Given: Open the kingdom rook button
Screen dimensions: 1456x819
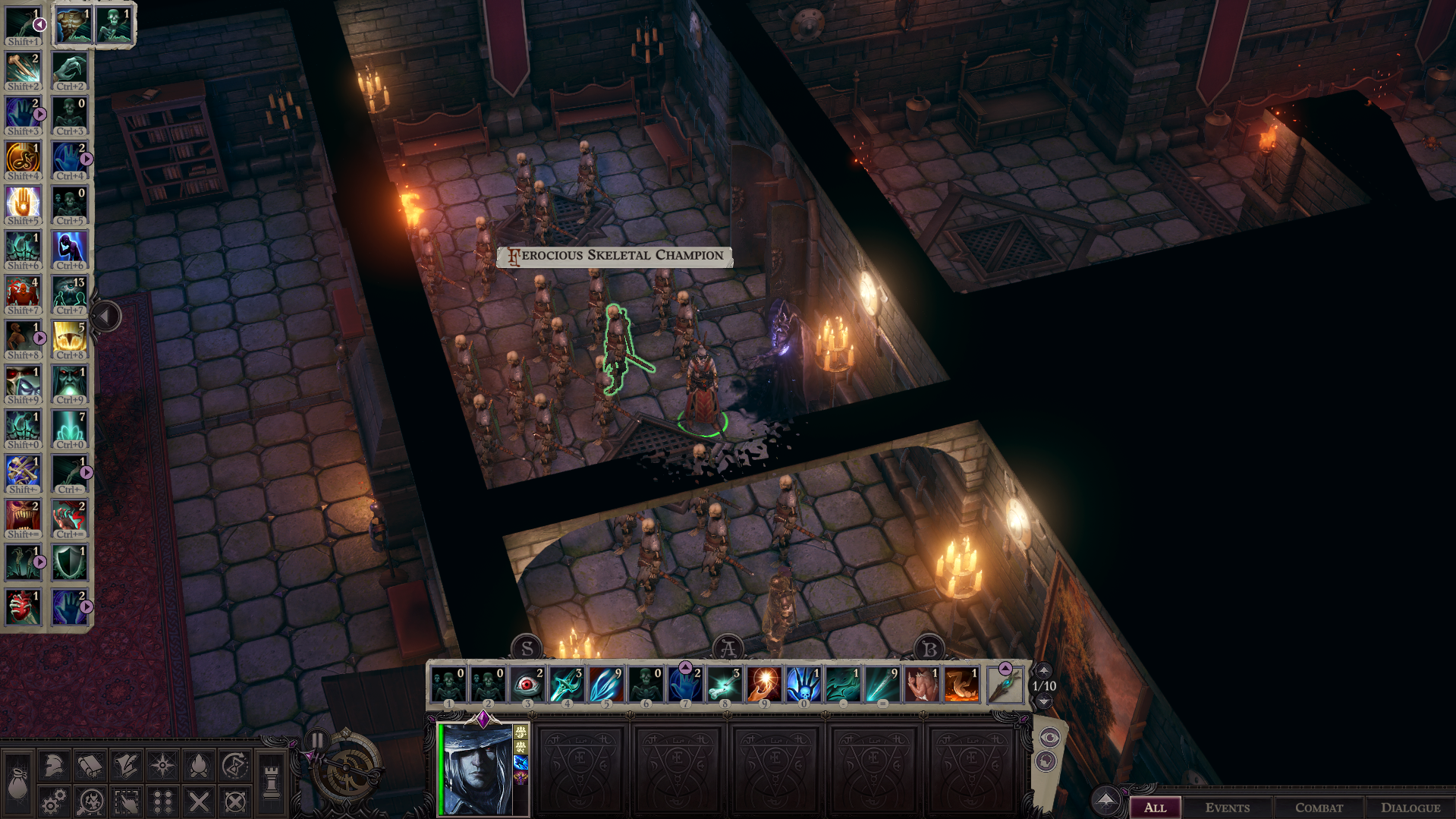Looking at the screenshot, I should 271,783.
